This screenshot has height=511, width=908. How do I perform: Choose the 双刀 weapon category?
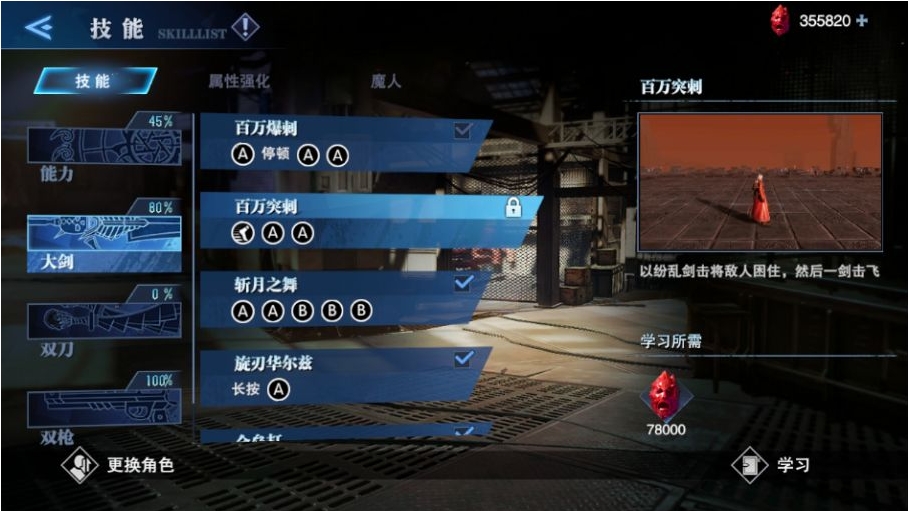point(104,322)
